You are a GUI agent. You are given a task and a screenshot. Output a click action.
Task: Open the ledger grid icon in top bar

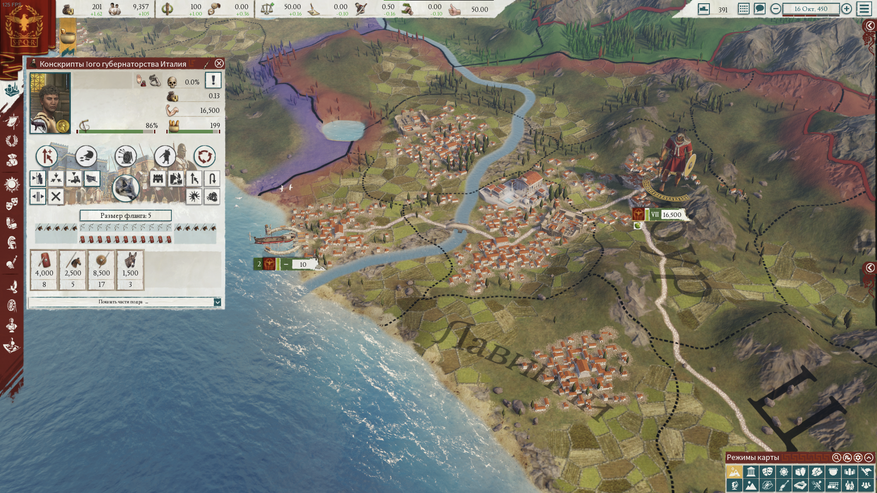coord(744,9)
